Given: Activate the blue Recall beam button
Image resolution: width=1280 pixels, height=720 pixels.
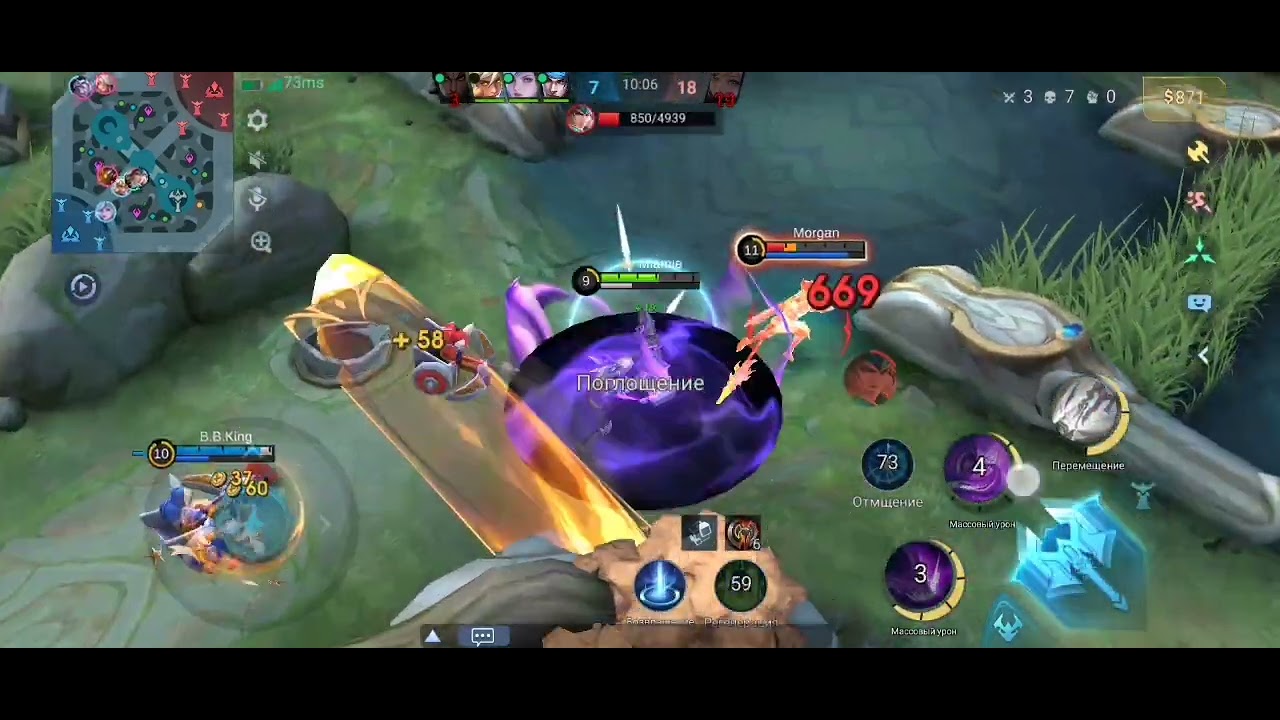Looking at the screenshot, I should click(660, 584).
